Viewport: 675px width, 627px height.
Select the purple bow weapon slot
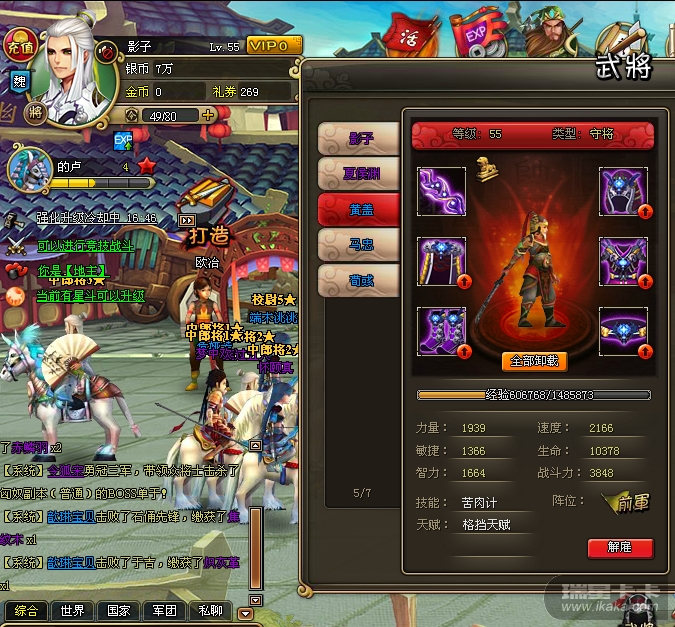[x=441, y=191]
